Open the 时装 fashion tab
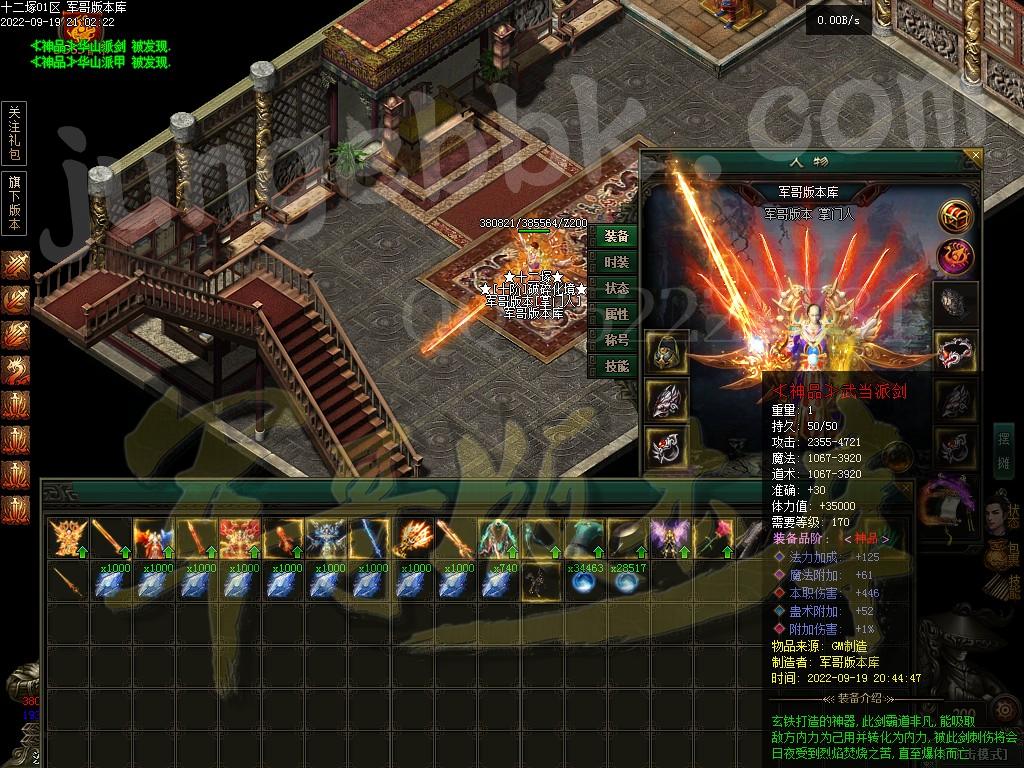This screenshot has height=768, width=1024. tap(617, 262)
